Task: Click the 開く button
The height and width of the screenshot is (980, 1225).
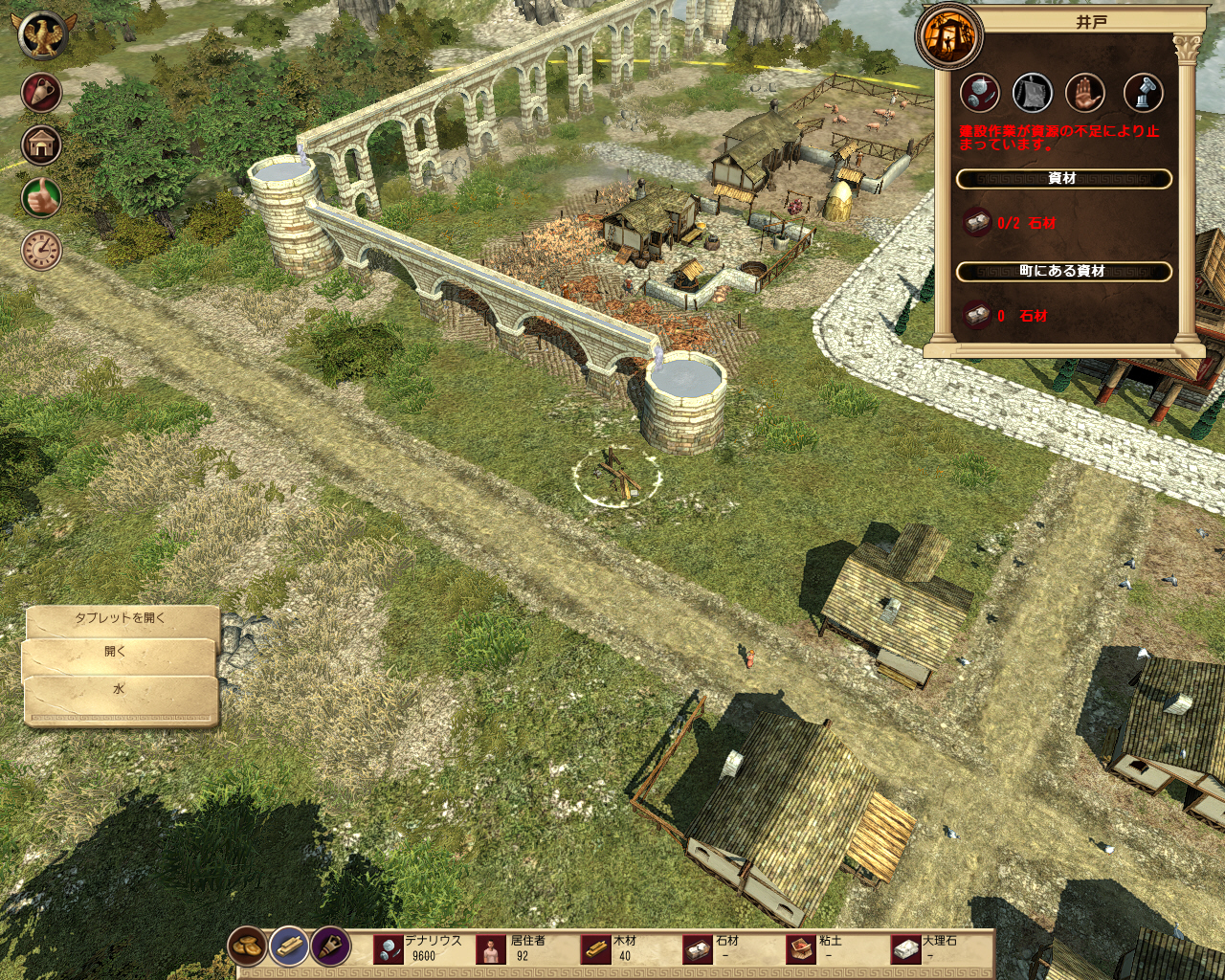Action: tap(118, 653)
